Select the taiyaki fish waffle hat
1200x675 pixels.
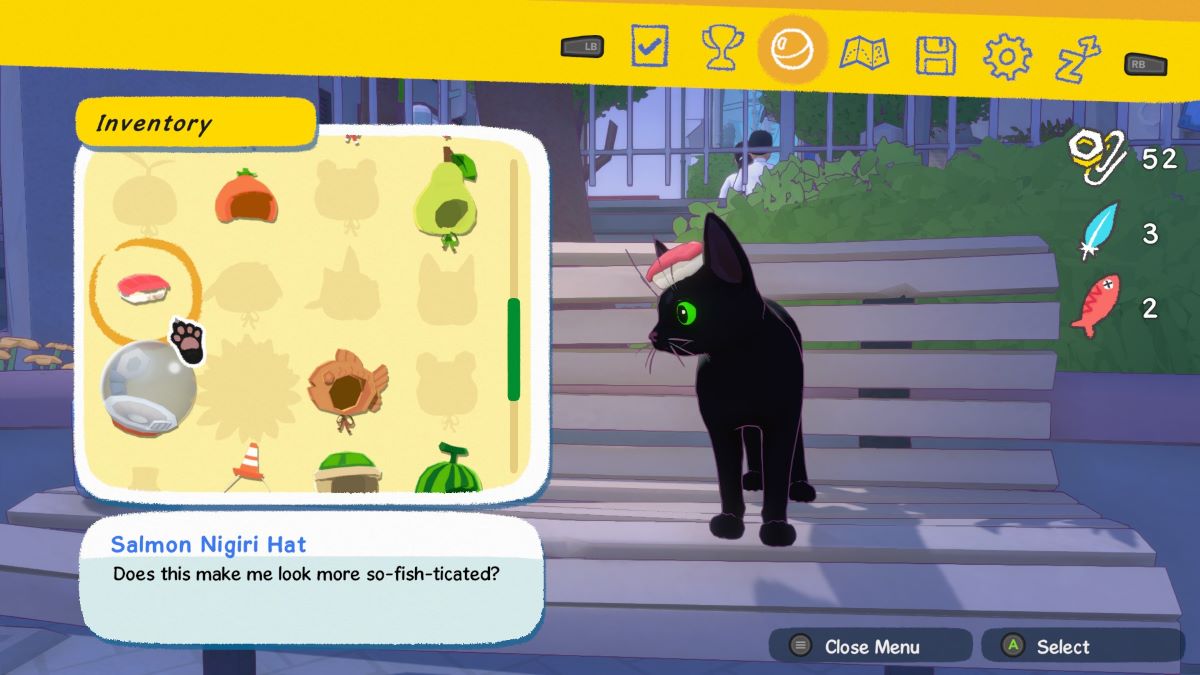pyautogui.click(x=345, y=386)
